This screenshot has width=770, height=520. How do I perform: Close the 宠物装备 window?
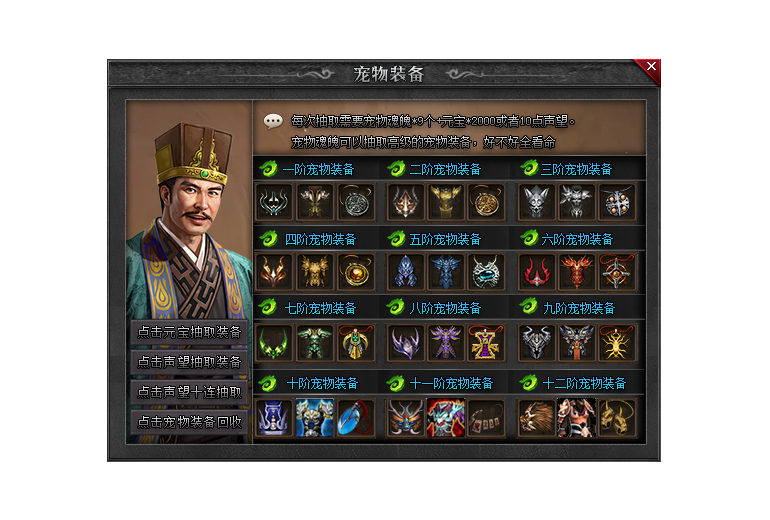click(x=651, y=67)
